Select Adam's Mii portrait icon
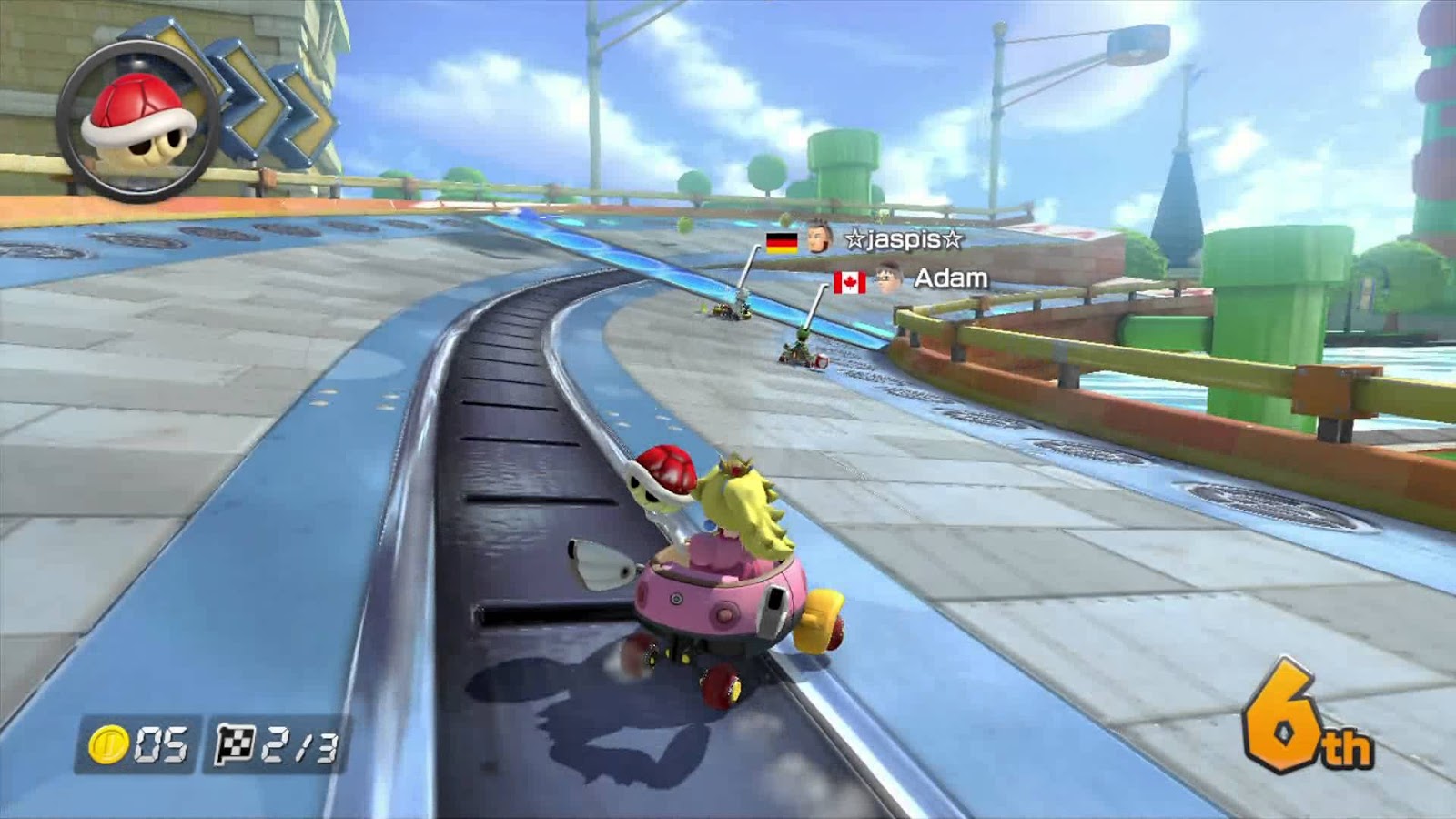The height and width of the screenshot is (819, 1456). coord(885,279)
